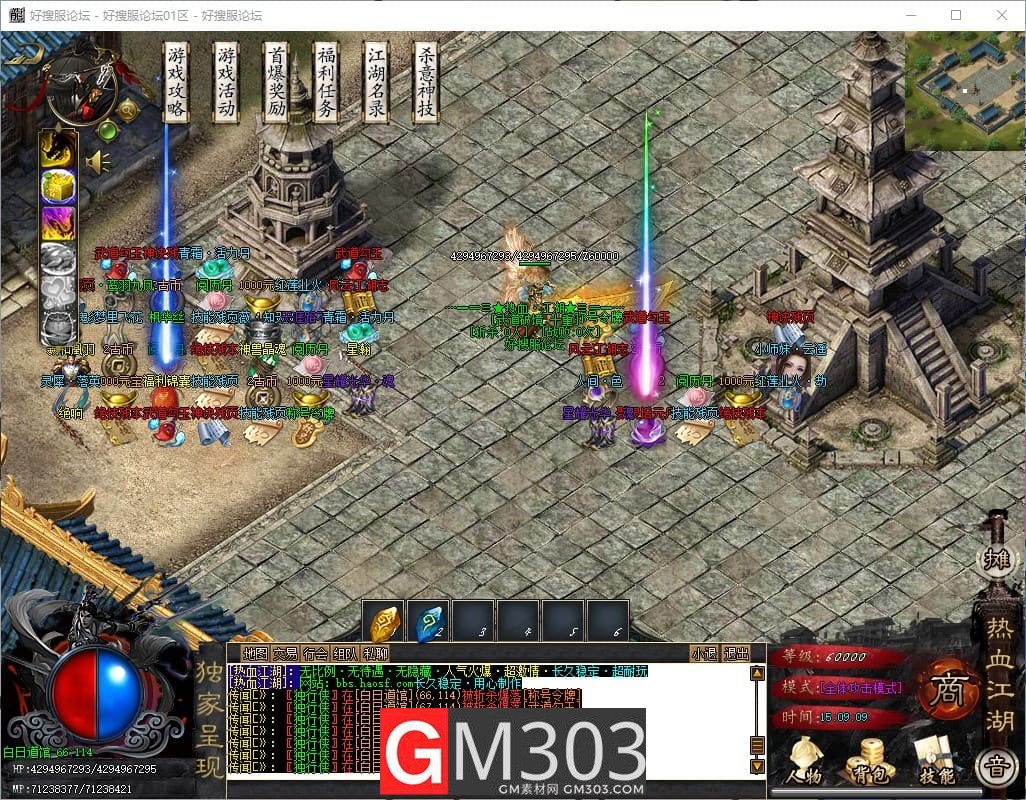This screenshot has height=800, width=1026.
Task: Open the 福利任务 banner
Action: (x=326, y=82)
